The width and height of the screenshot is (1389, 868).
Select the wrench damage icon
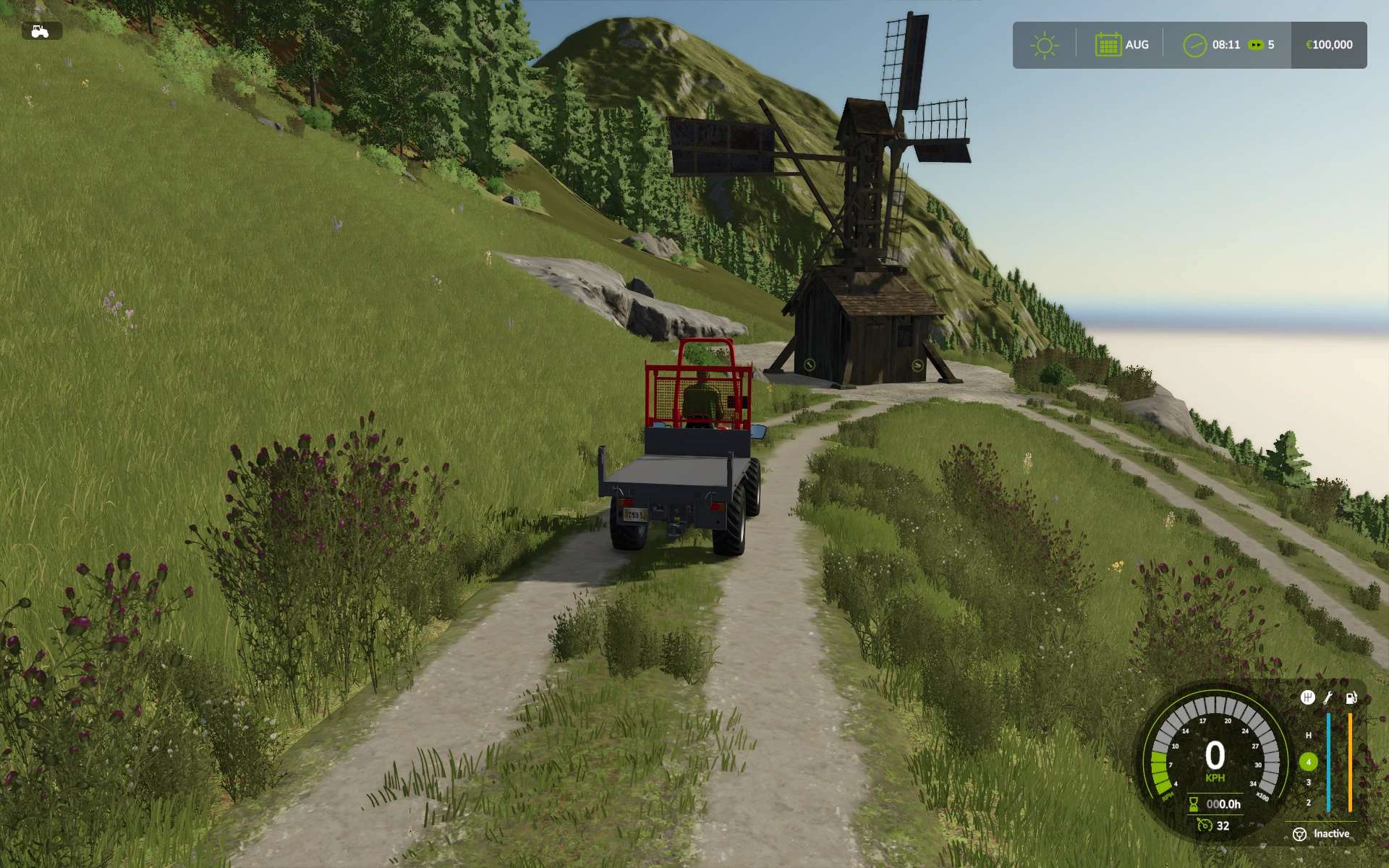click(x=1328, y=697)
